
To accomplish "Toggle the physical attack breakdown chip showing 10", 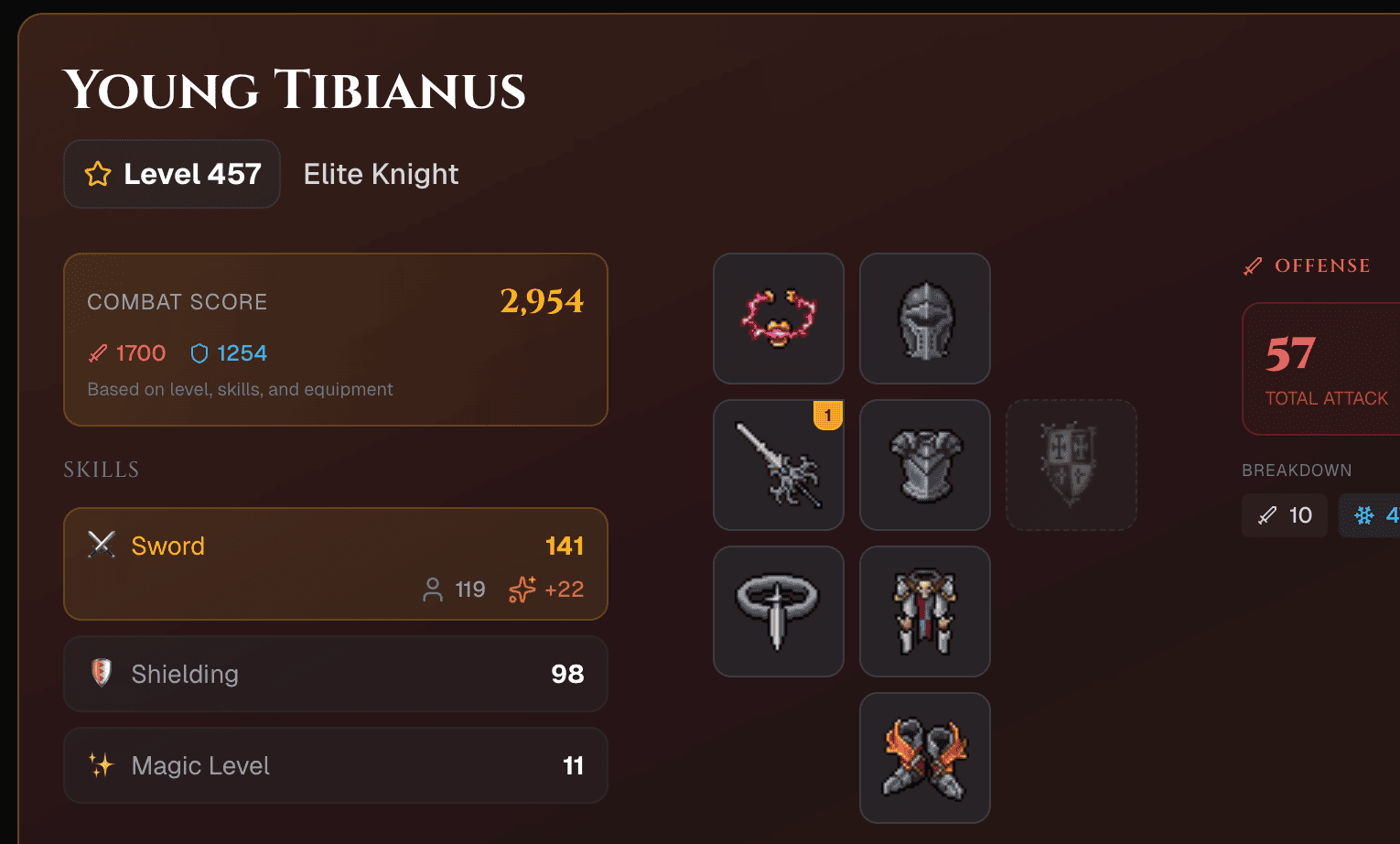I will point(1284,514).
